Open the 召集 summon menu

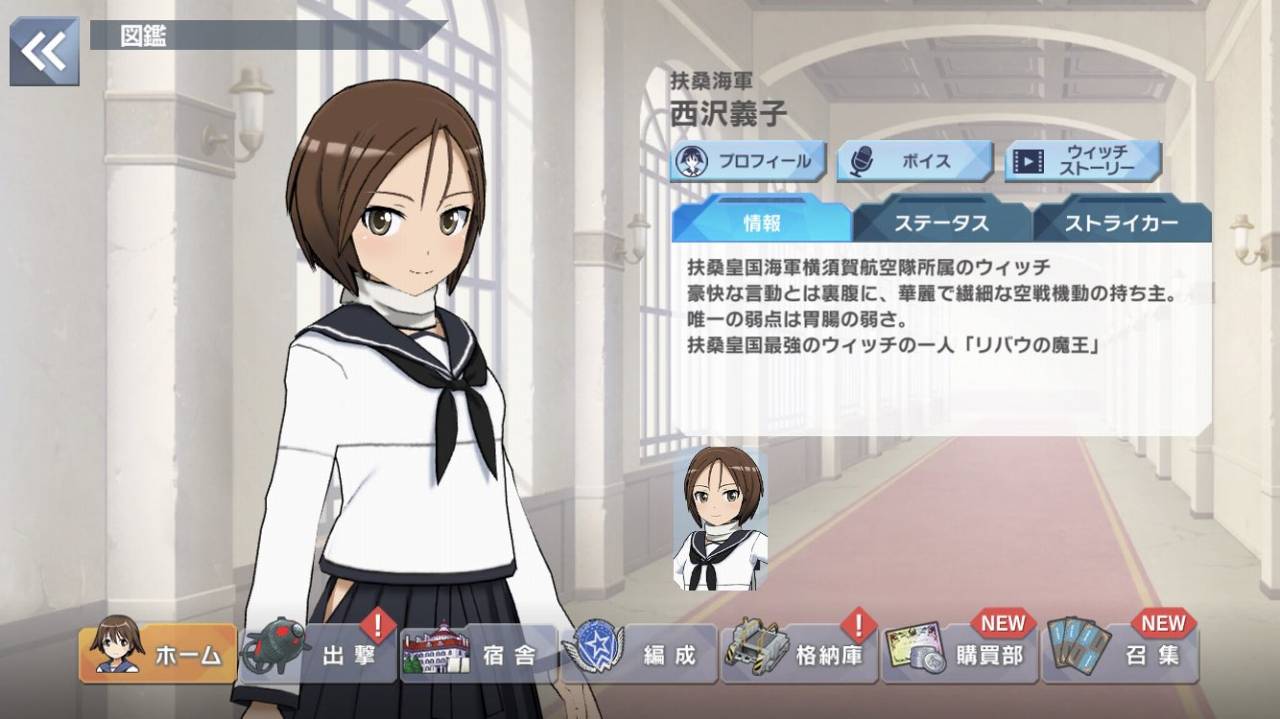tap(1120, 654)
